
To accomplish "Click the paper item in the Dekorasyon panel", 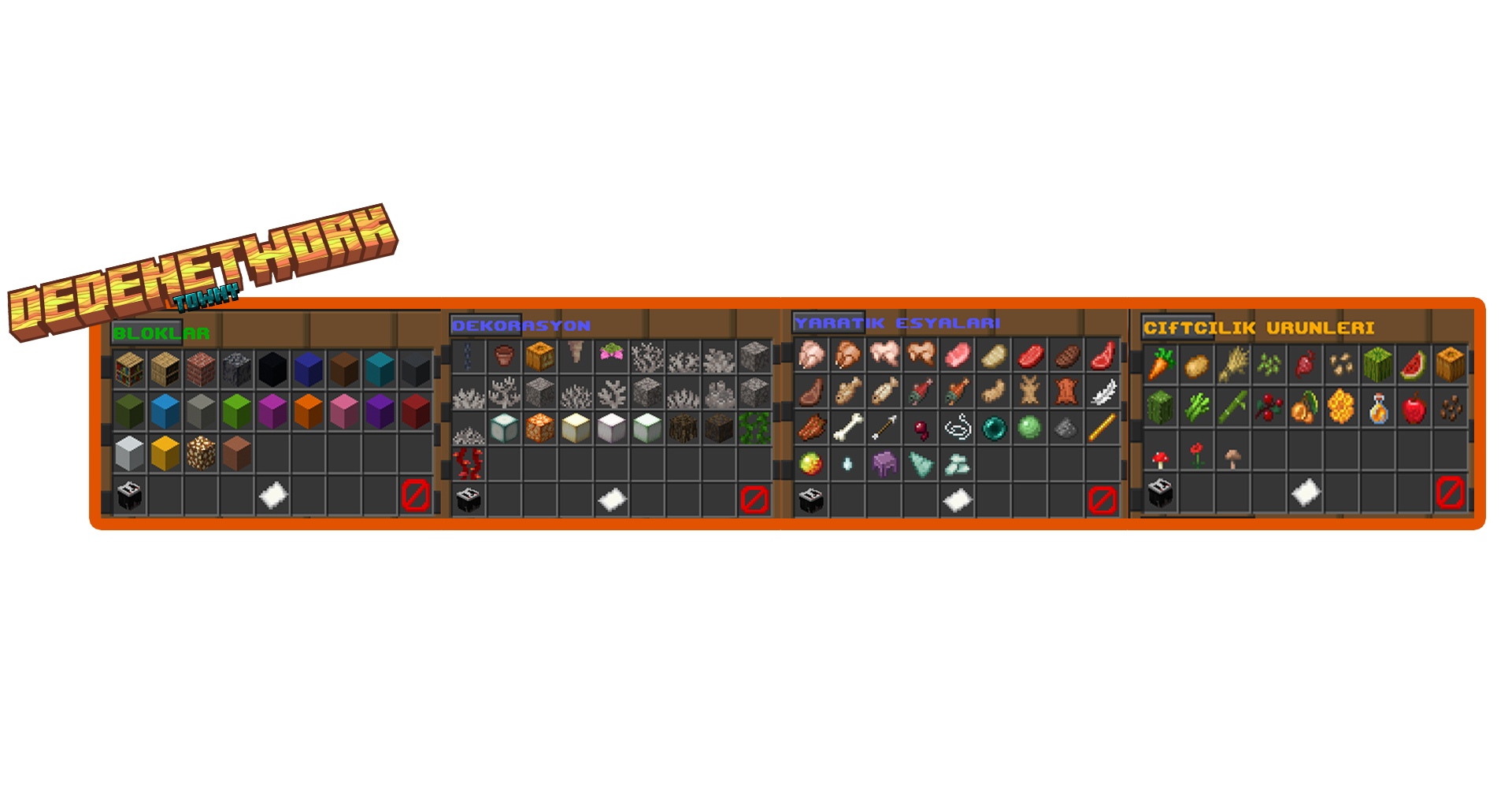I will click(x=612, y=500).
